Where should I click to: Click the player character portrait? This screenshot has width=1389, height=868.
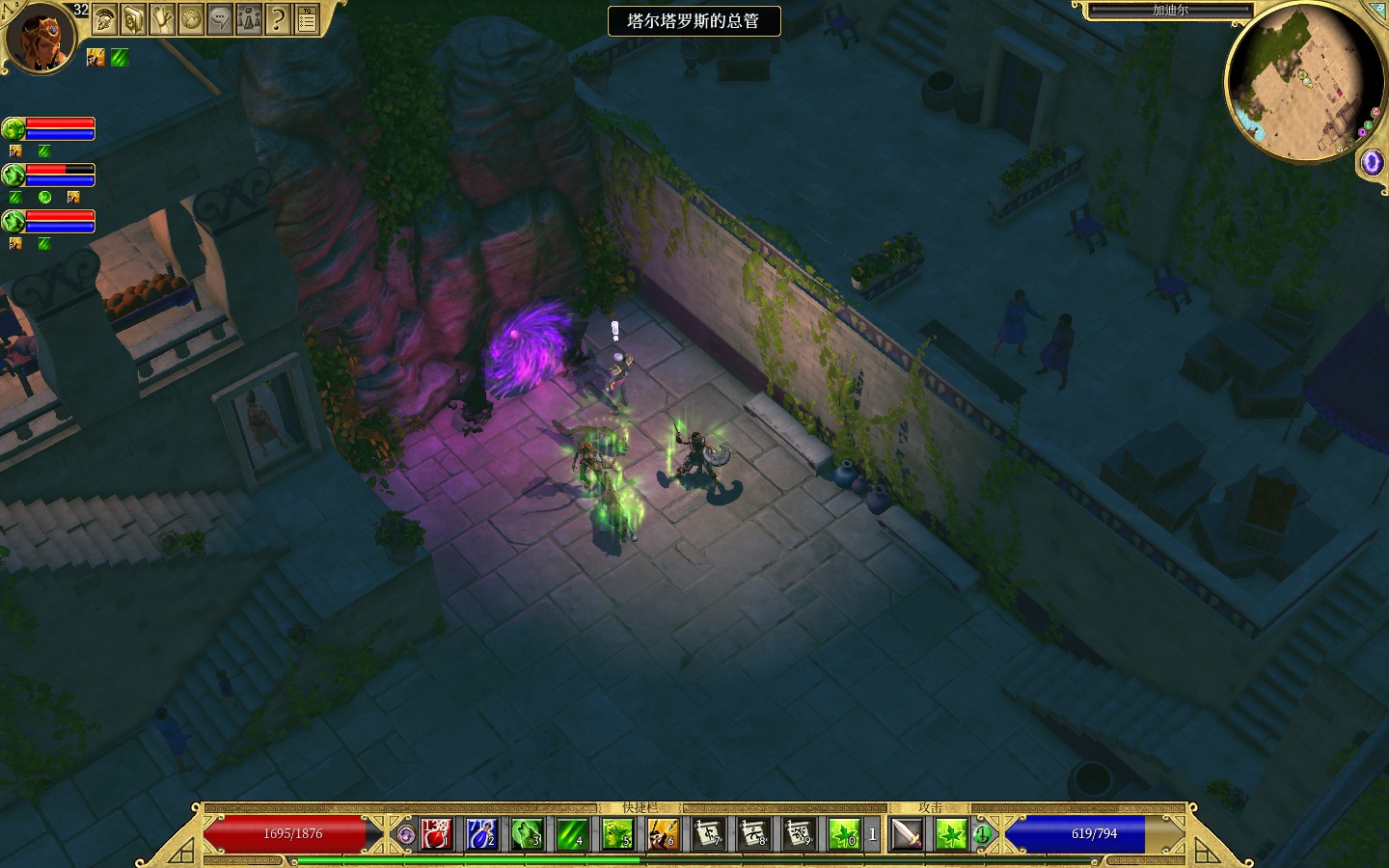(x=41, y=38)
